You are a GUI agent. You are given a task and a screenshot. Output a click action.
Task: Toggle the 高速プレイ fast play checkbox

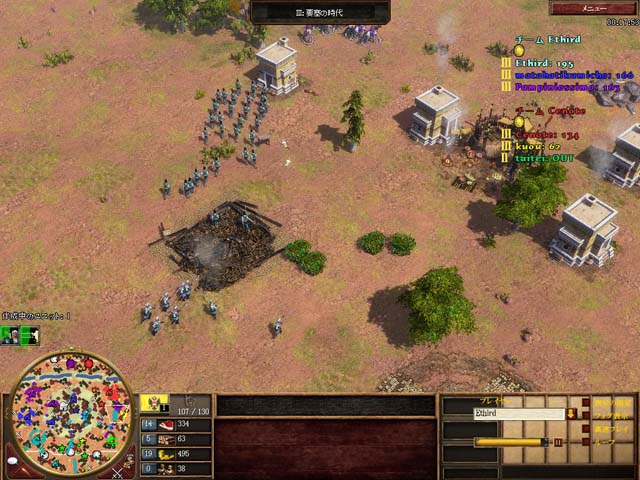point(585,427)
